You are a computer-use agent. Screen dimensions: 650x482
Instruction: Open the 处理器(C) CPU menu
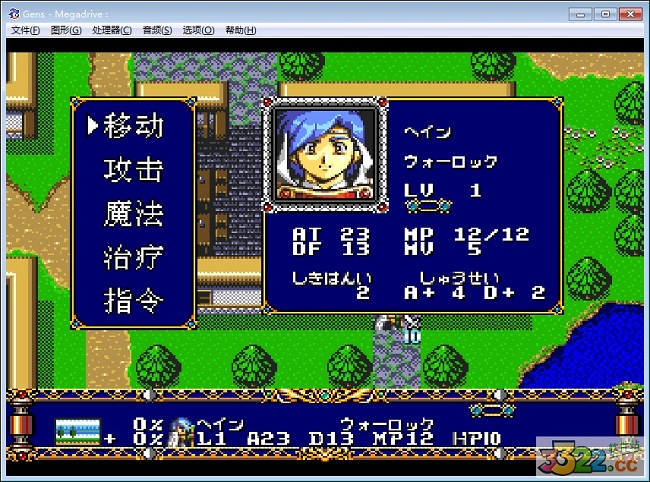click(x=112, y=30)
